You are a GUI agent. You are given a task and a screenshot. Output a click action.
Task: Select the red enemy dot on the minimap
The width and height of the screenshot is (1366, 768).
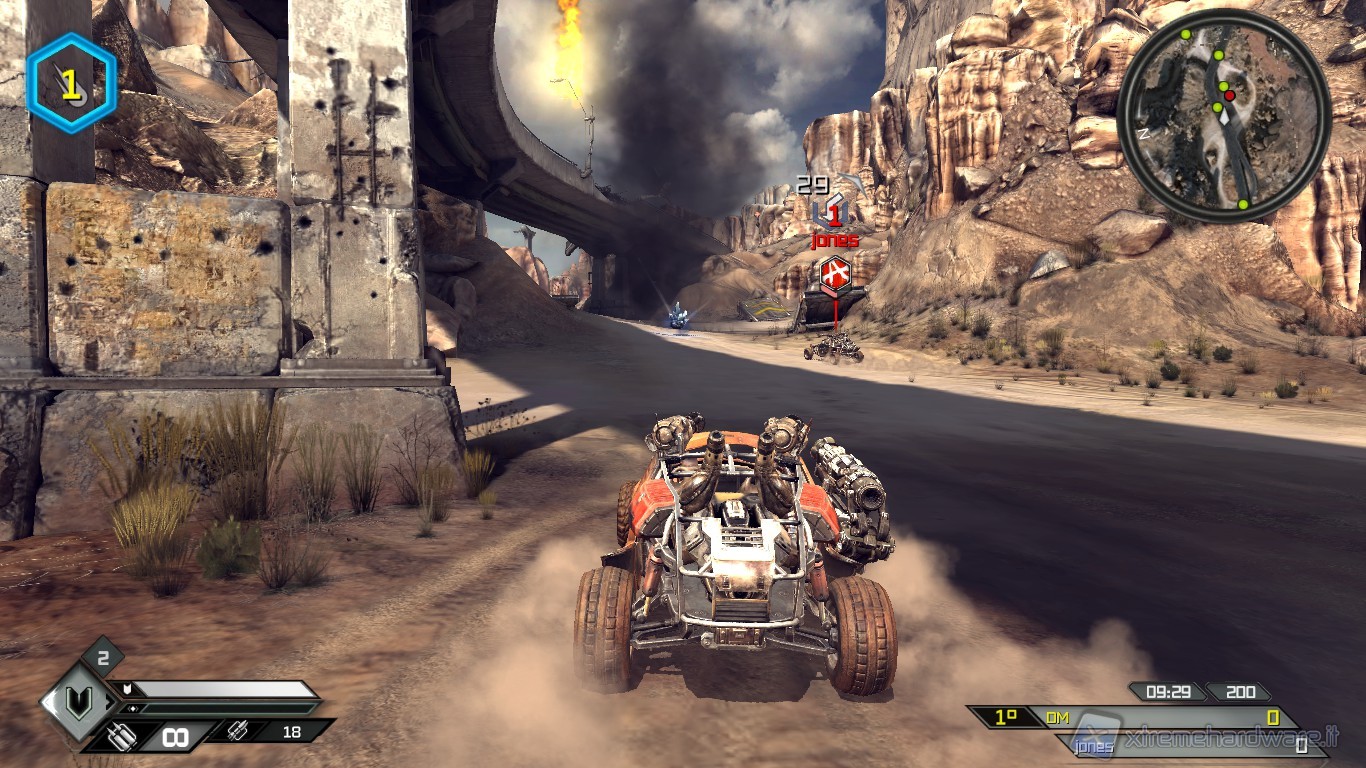click(x=1230, y=96)
